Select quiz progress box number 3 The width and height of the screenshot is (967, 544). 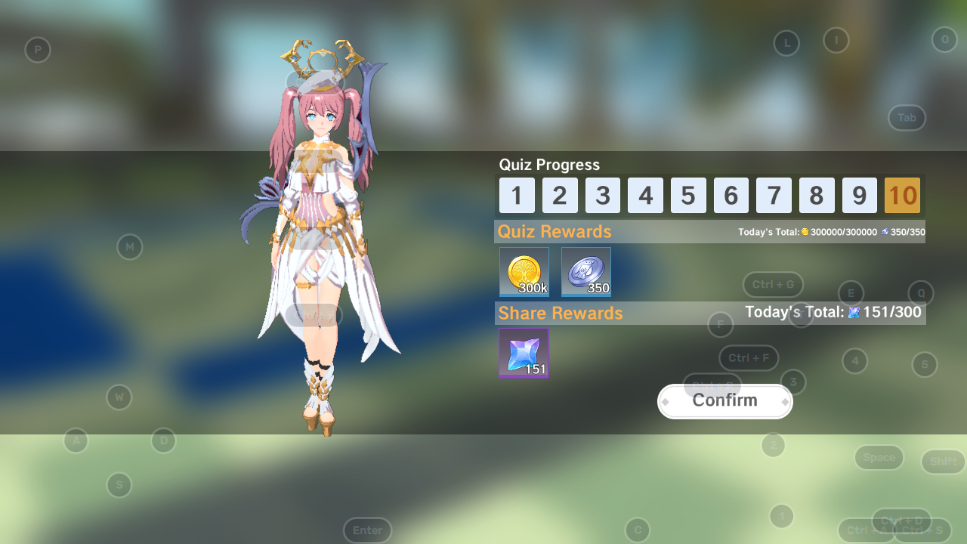603,195
